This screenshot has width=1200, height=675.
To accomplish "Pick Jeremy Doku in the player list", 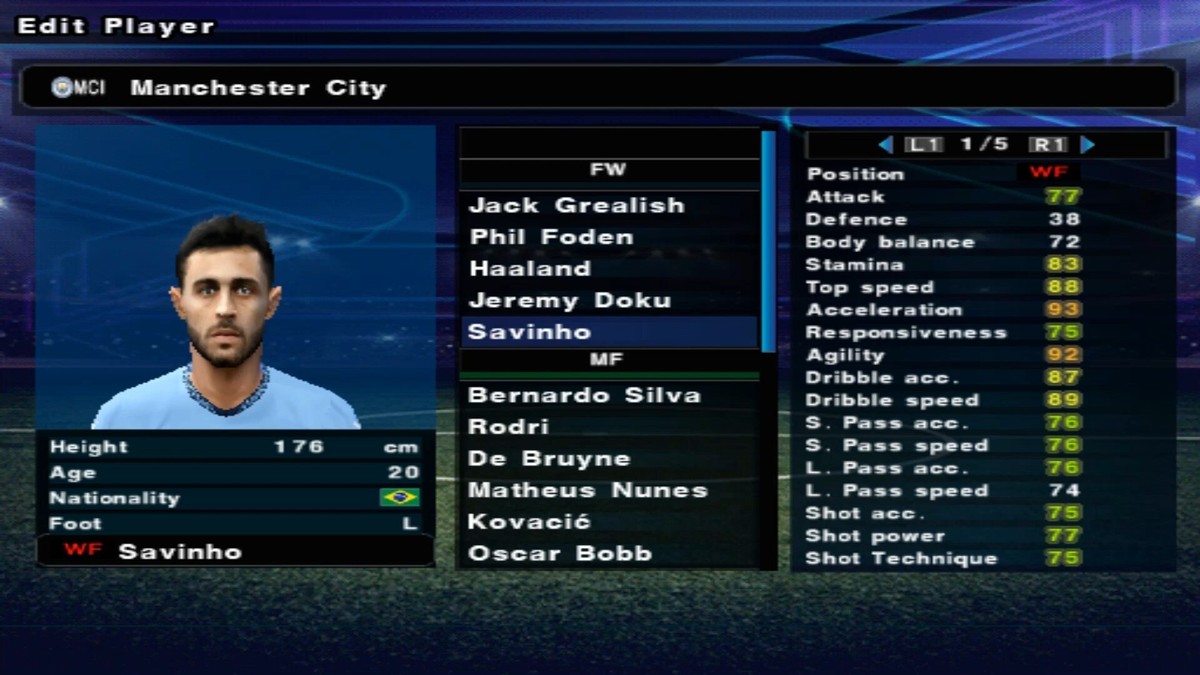I will point(569,301).
